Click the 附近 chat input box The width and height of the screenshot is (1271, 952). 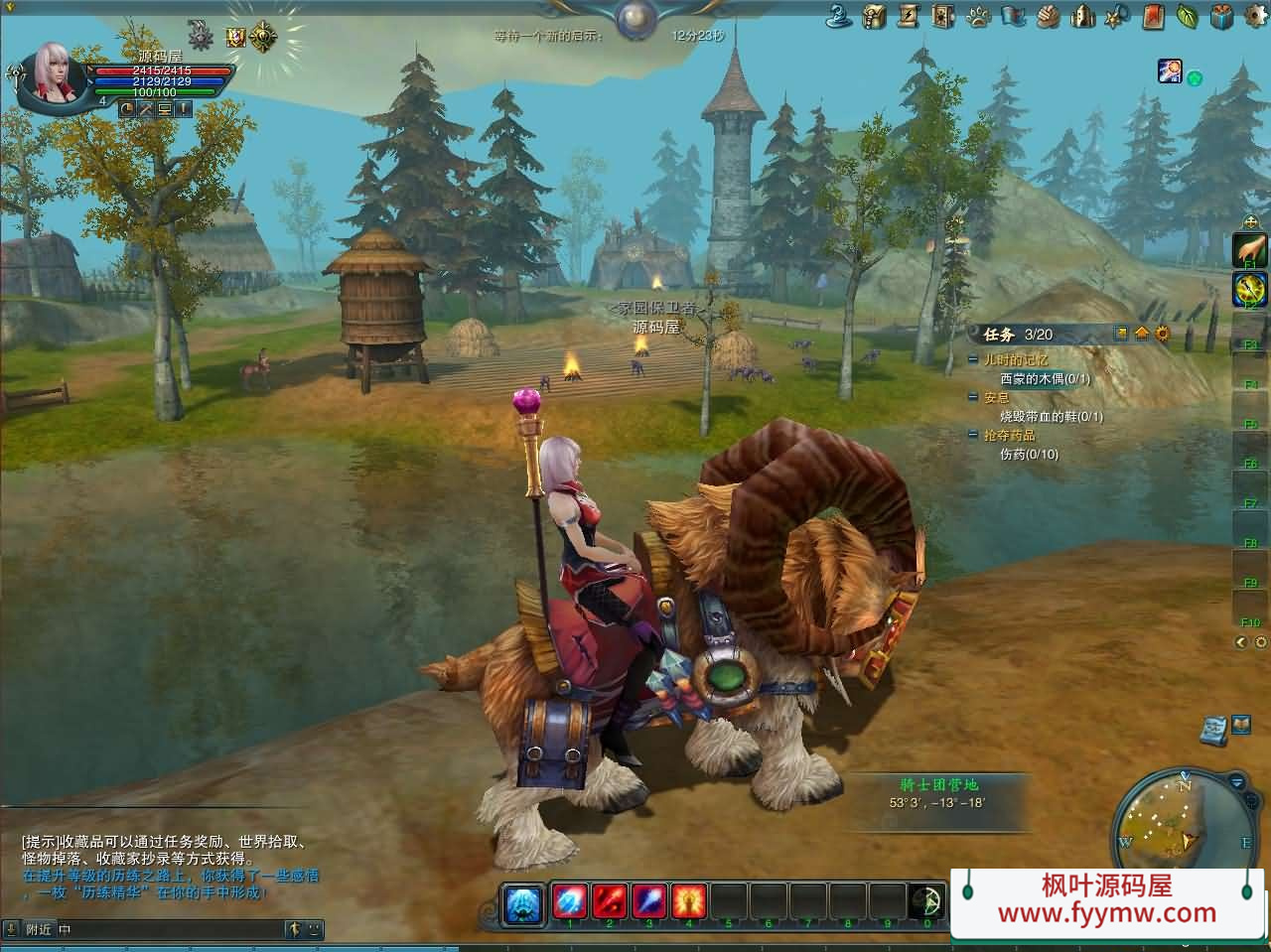[x=169, y=930]
